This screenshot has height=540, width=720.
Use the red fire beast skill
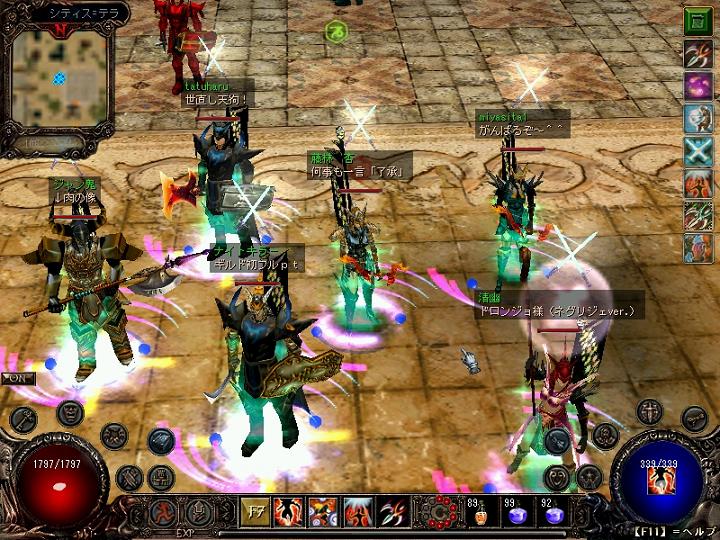698,183
